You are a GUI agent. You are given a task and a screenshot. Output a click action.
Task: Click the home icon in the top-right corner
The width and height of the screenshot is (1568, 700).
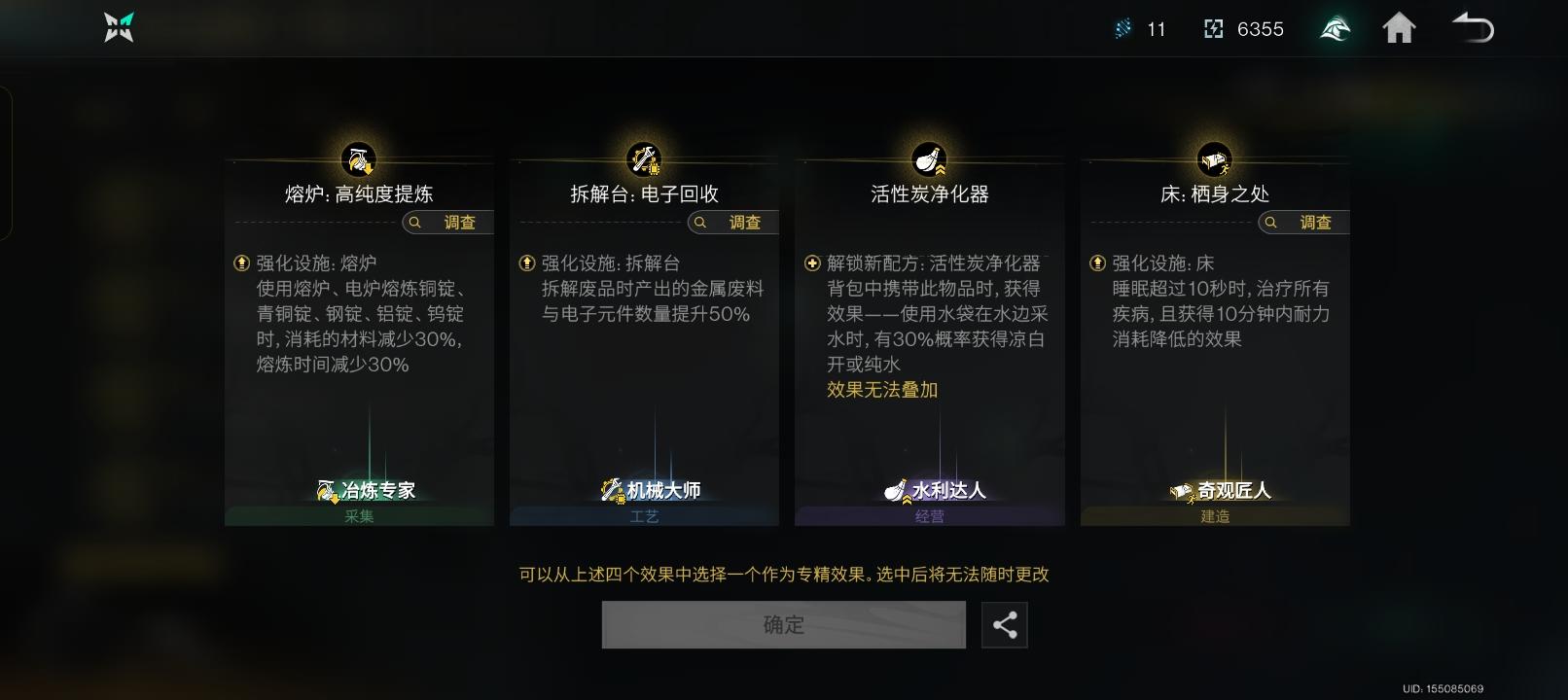click(1400, 28)
